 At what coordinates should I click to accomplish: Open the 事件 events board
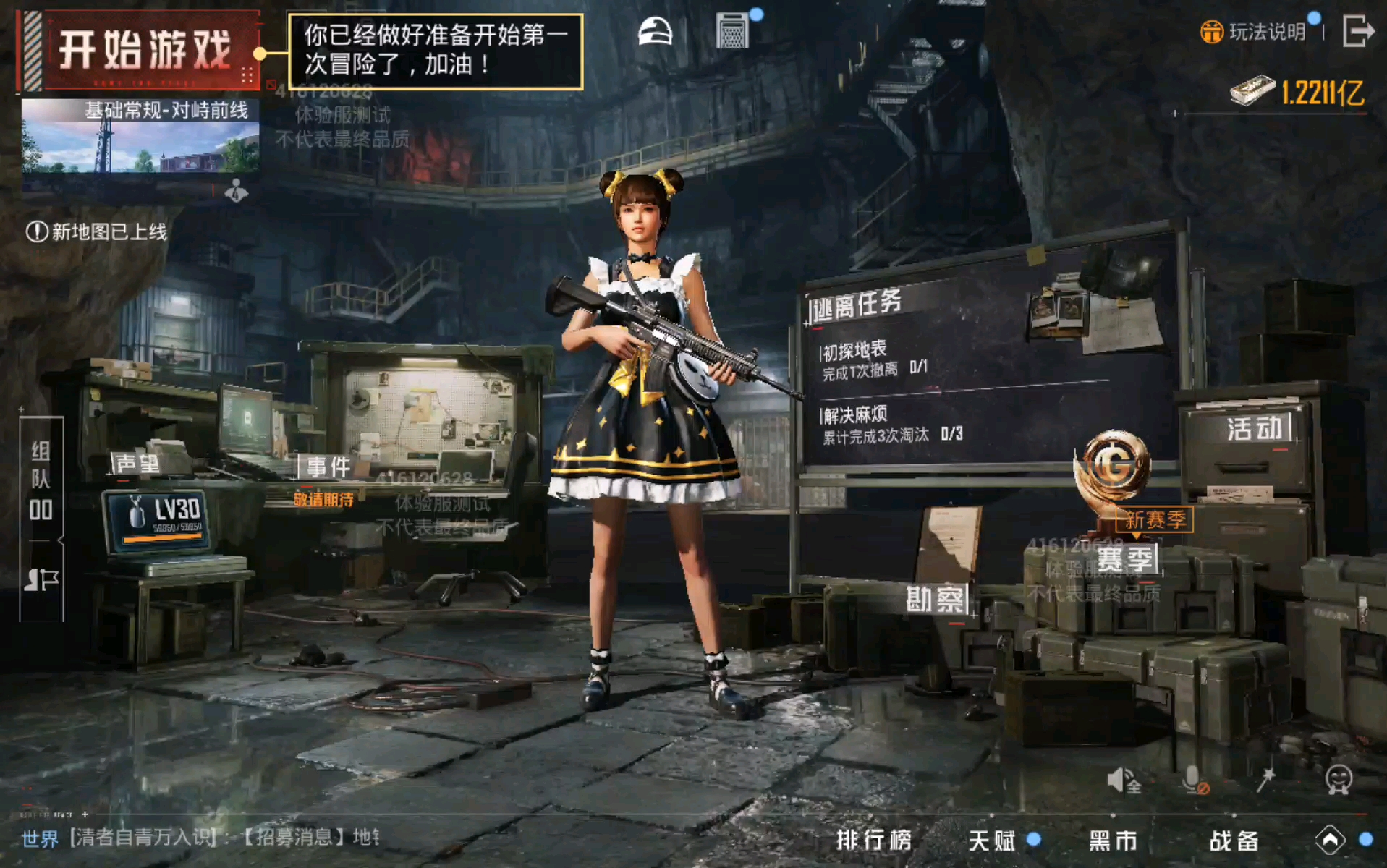pos(328,467)
